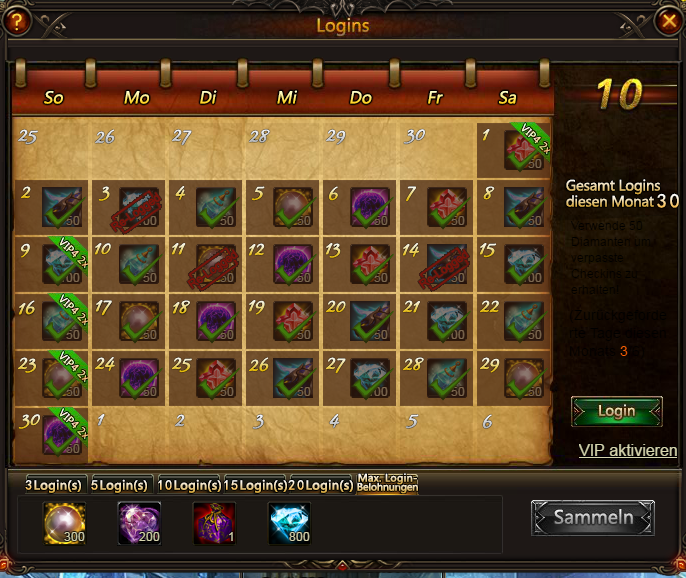Switch to the 5 Login(s) tab
The image size is (686, 578).
(121, 485)
